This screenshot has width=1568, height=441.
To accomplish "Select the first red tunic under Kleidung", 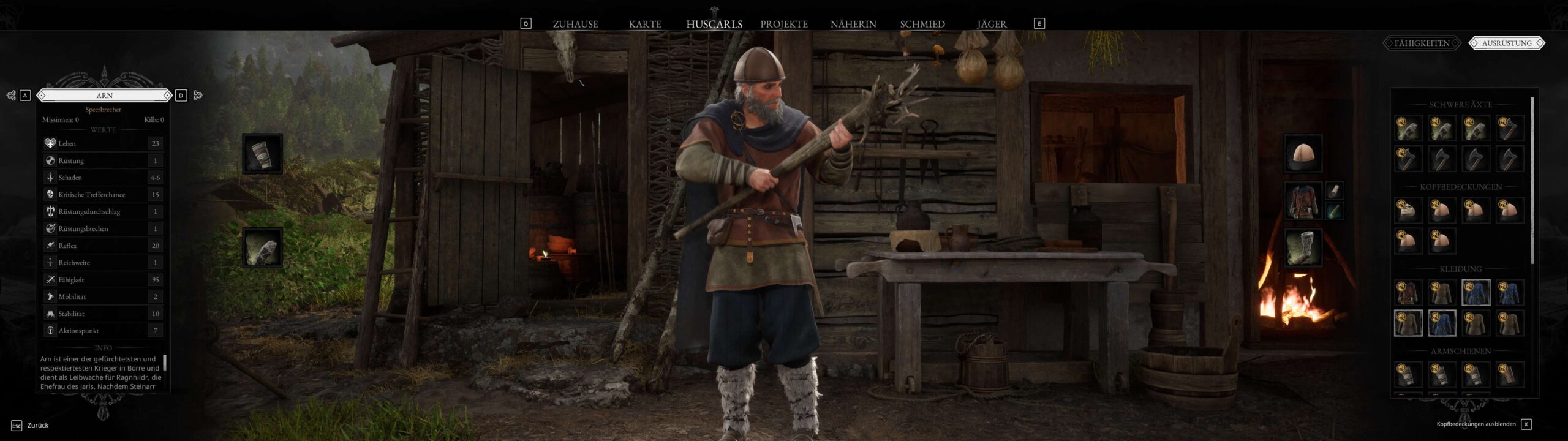I will (x=1408, y=293).
